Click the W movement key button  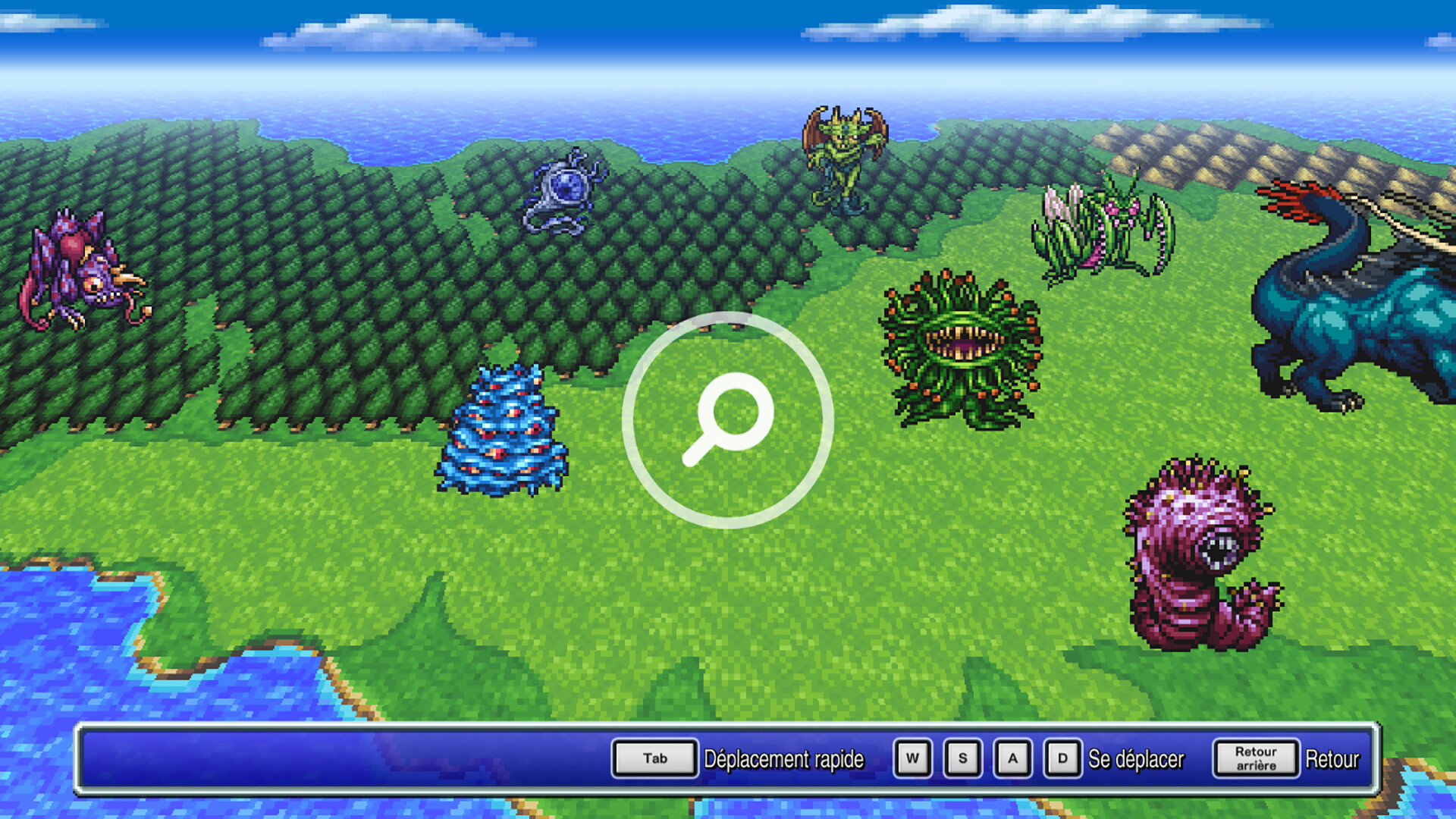tap(912, 757)
